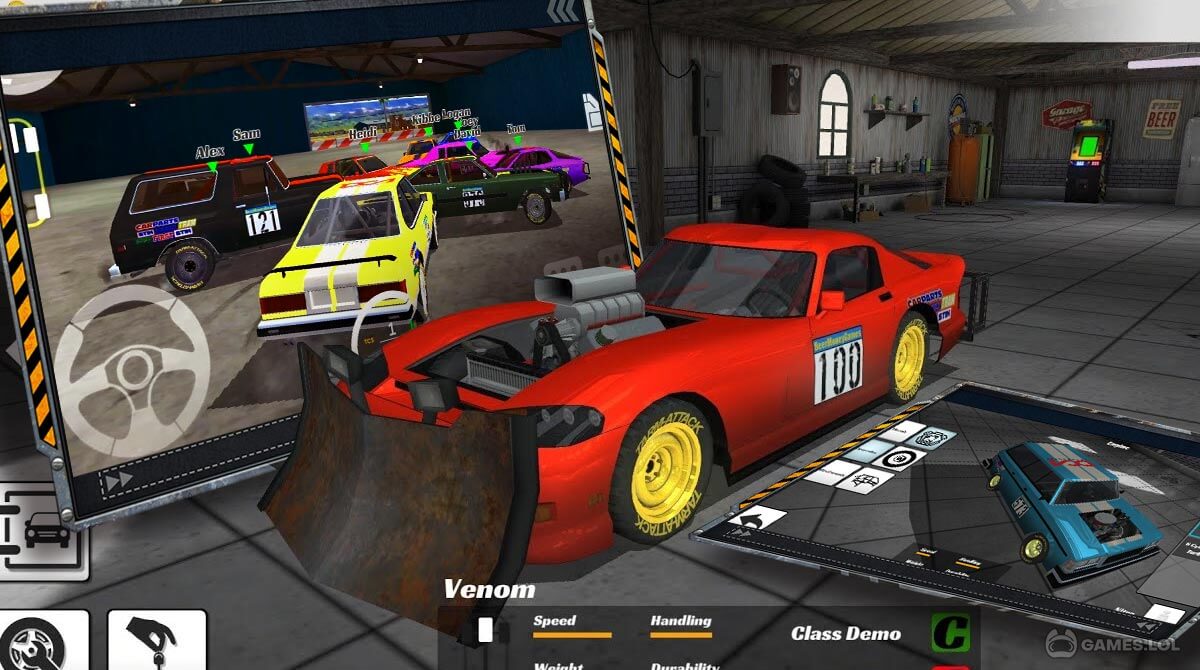Viewport: 1200px width, 670px height.
Task: Select the green class C badge
Action: pyautogui.click(x=948, y=632)
